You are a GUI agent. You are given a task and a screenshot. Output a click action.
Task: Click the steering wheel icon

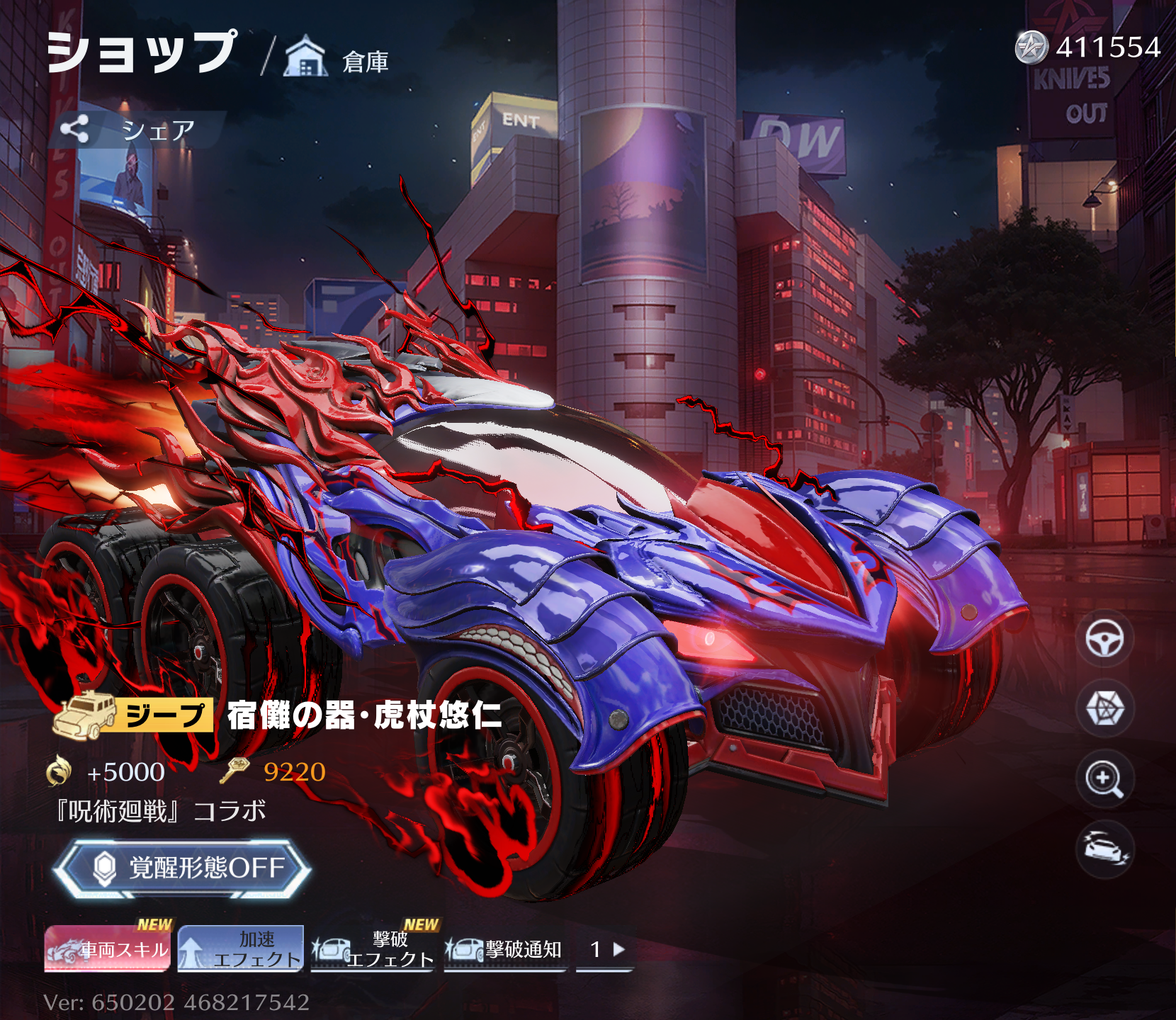(x=1104, y=639)
